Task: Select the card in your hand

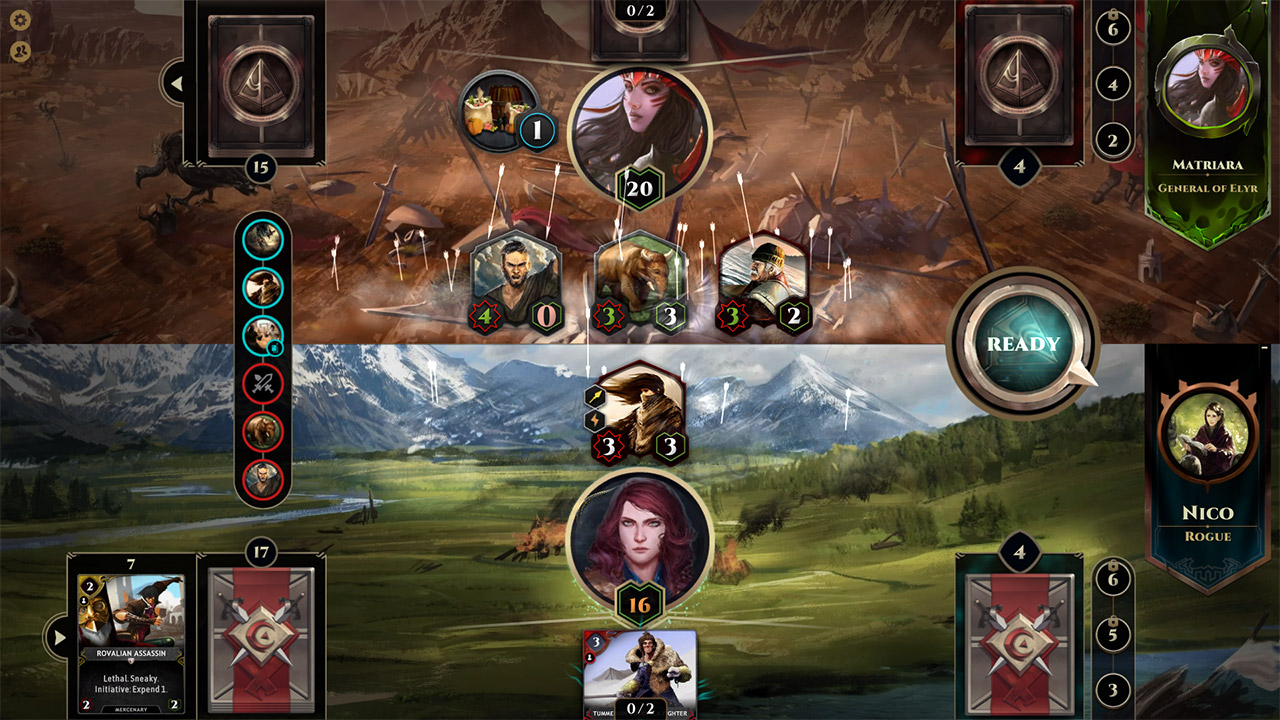Action: pos(640,675)
